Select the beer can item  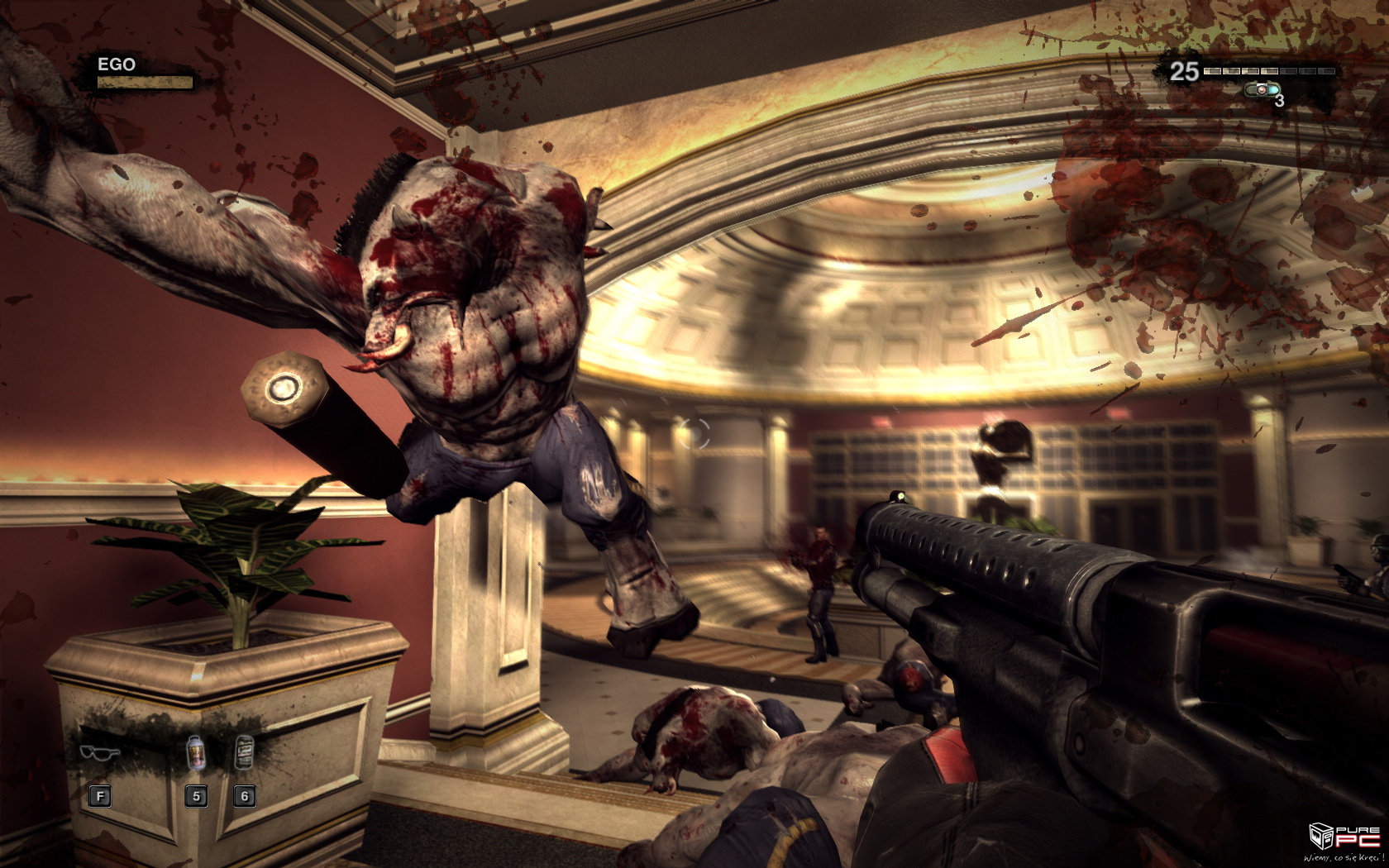(244, 752)
